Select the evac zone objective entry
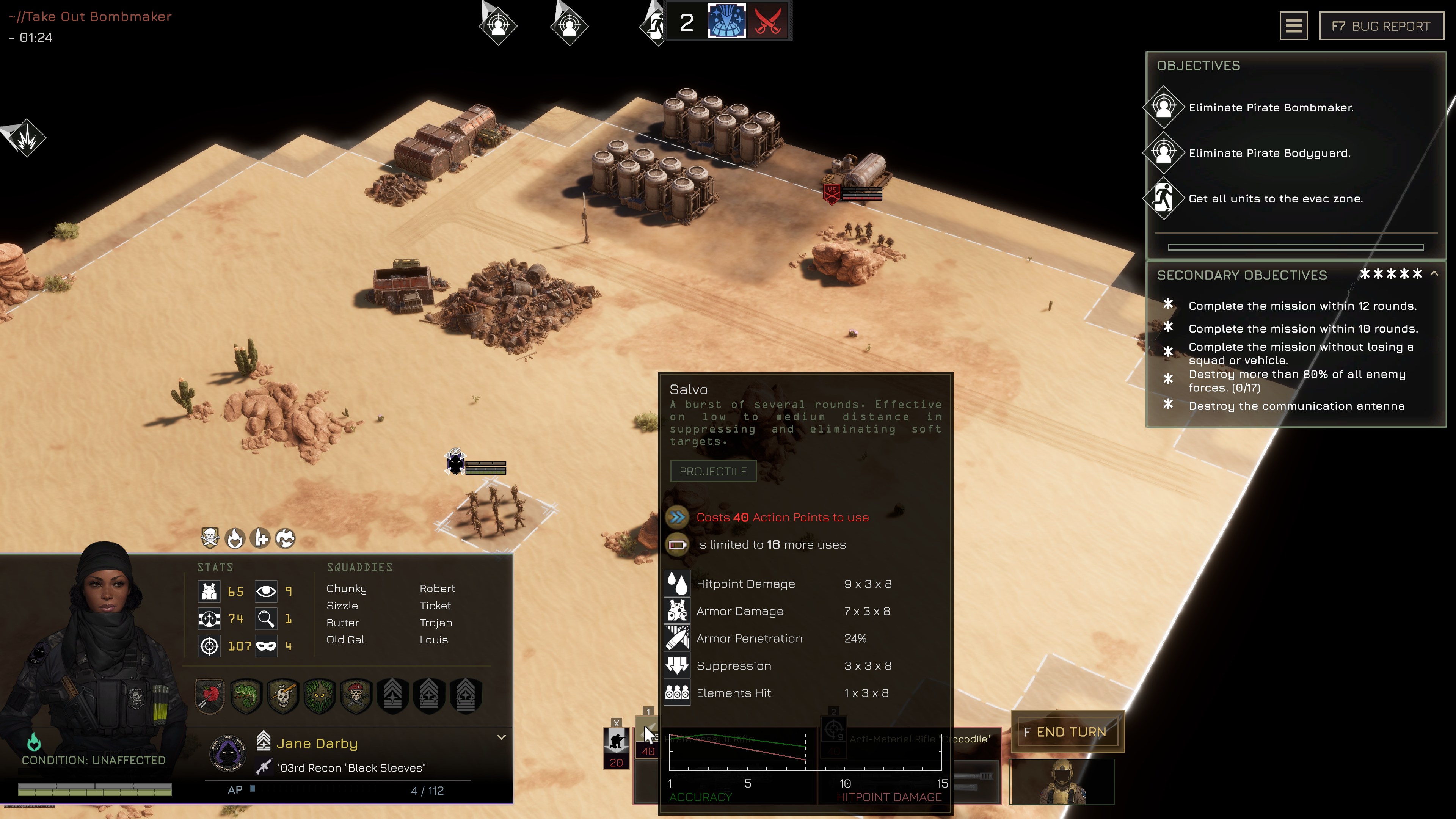 pyautogui.click(x=1275, y=198)
